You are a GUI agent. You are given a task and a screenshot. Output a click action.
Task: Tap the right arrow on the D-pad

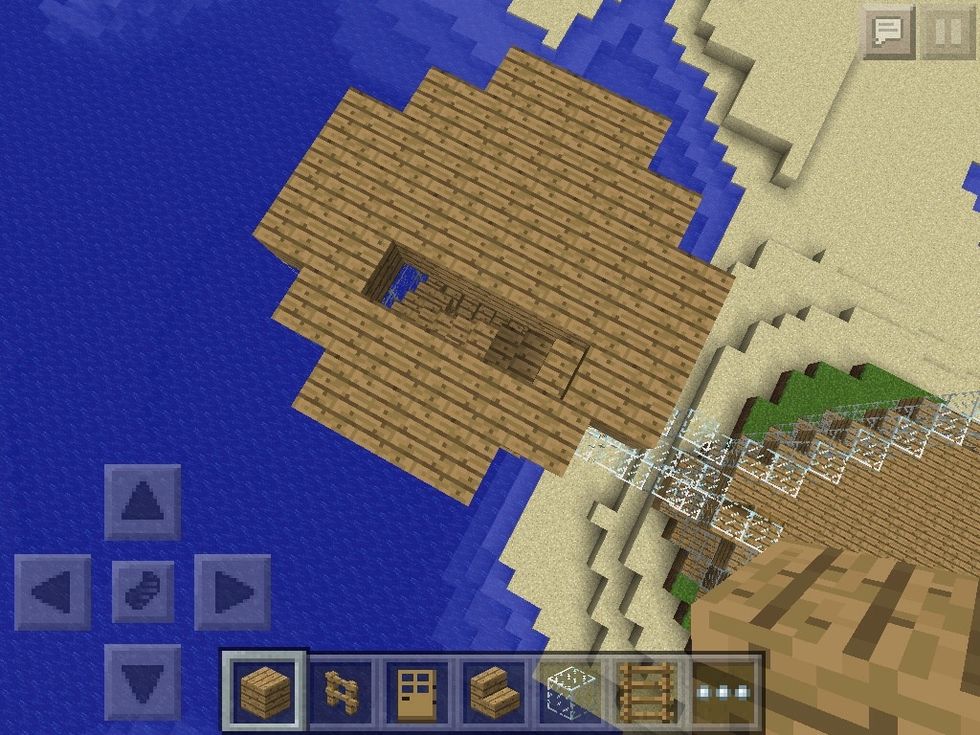232,592
